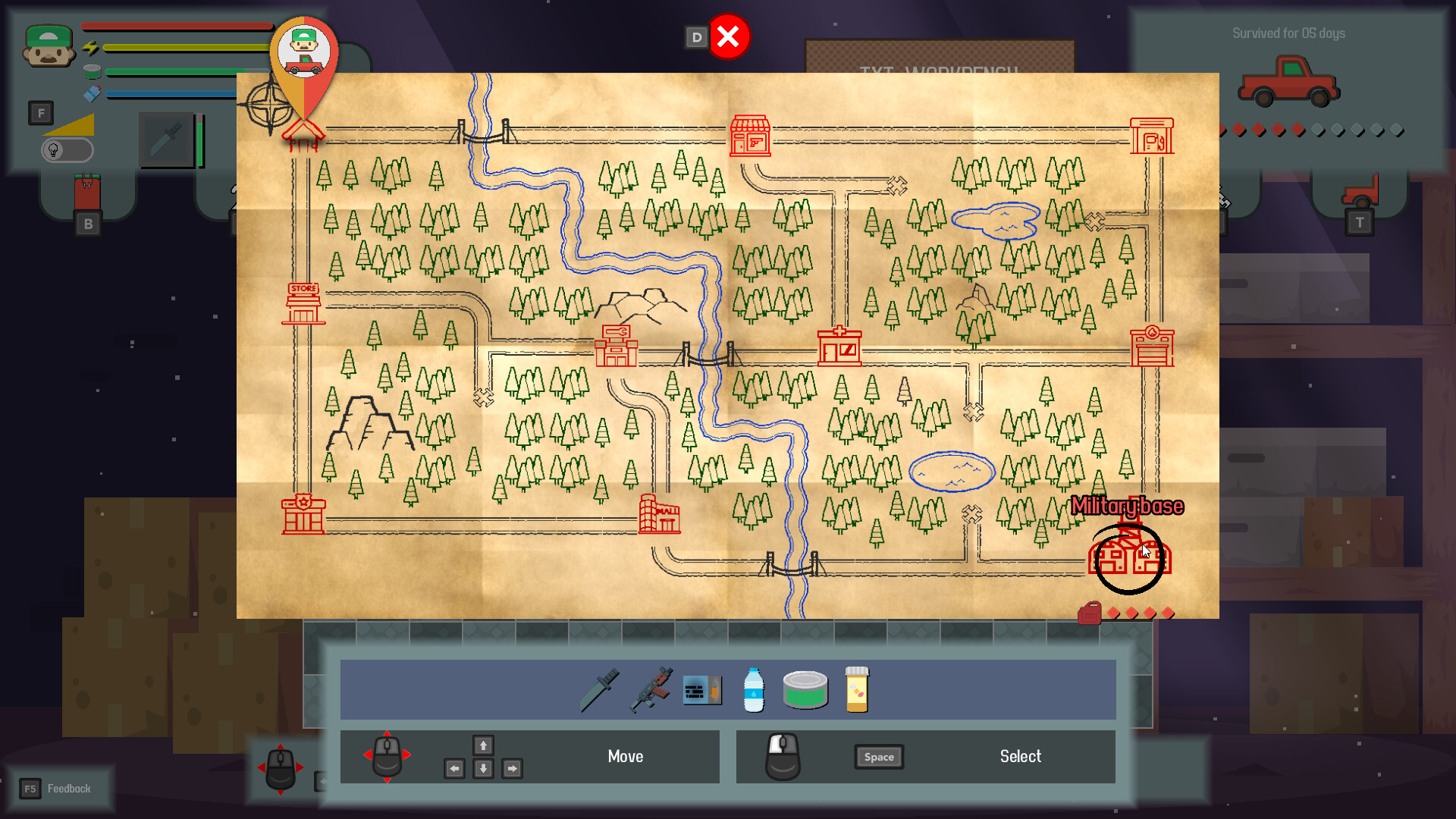The image size is (1456, 819).
Task: Click the ammo box item in the hotbar
Action: pyautogui.click(x=702, y=690)
